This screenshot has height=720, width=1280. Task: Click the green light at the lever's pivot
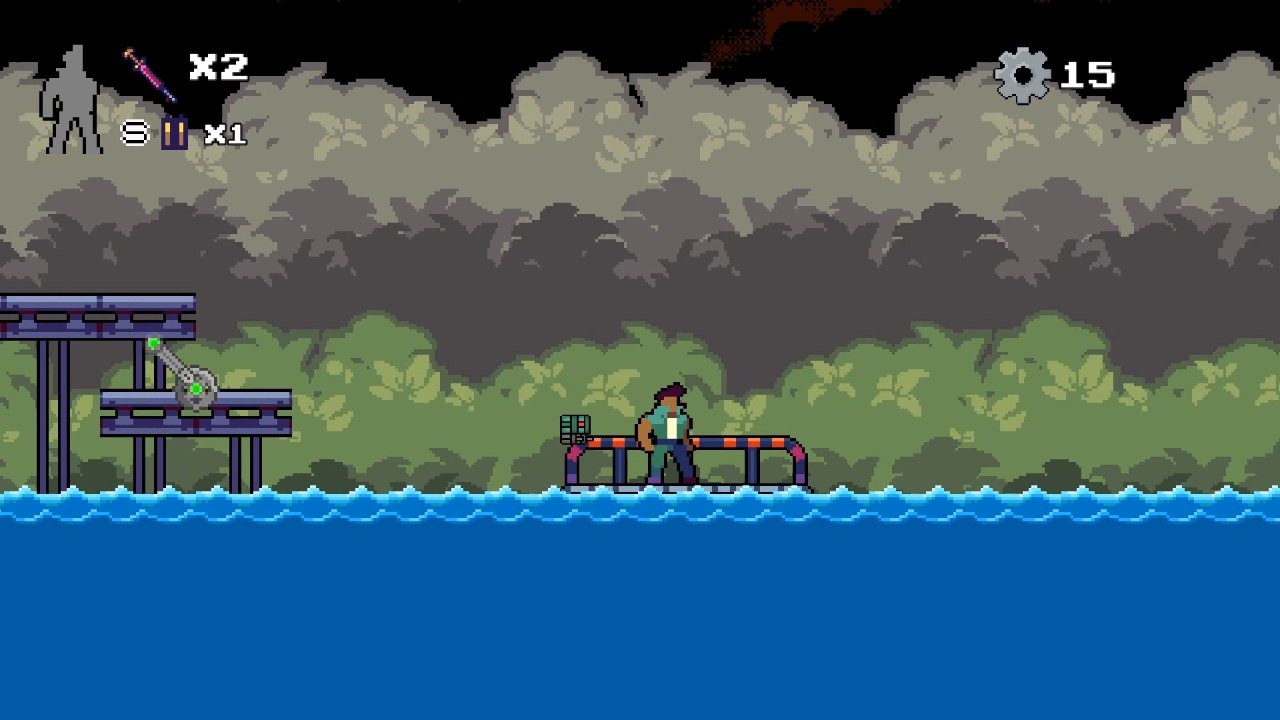click(x=196, y=388)
